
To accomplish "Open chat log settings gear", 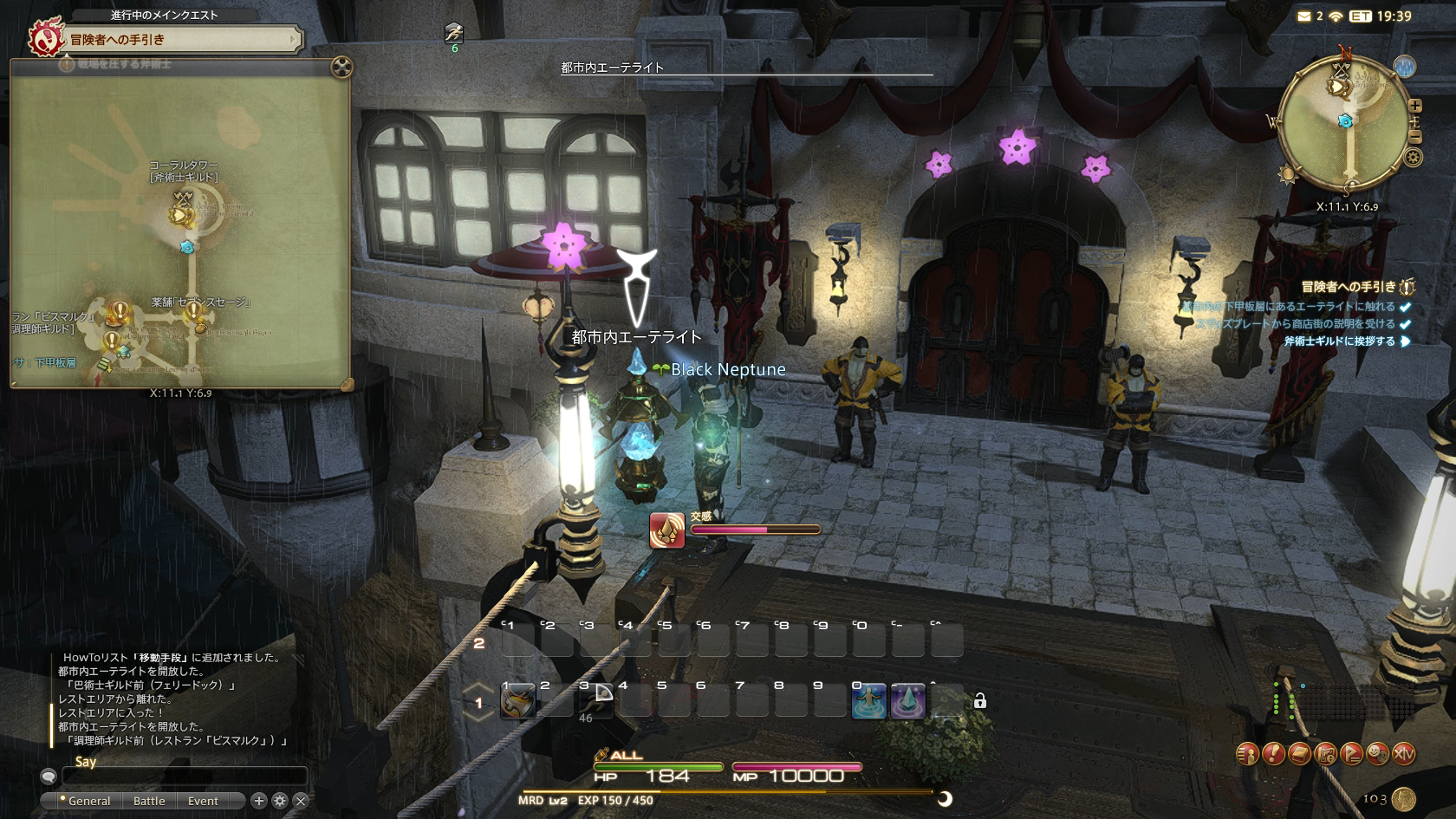I will click(280, 801).
